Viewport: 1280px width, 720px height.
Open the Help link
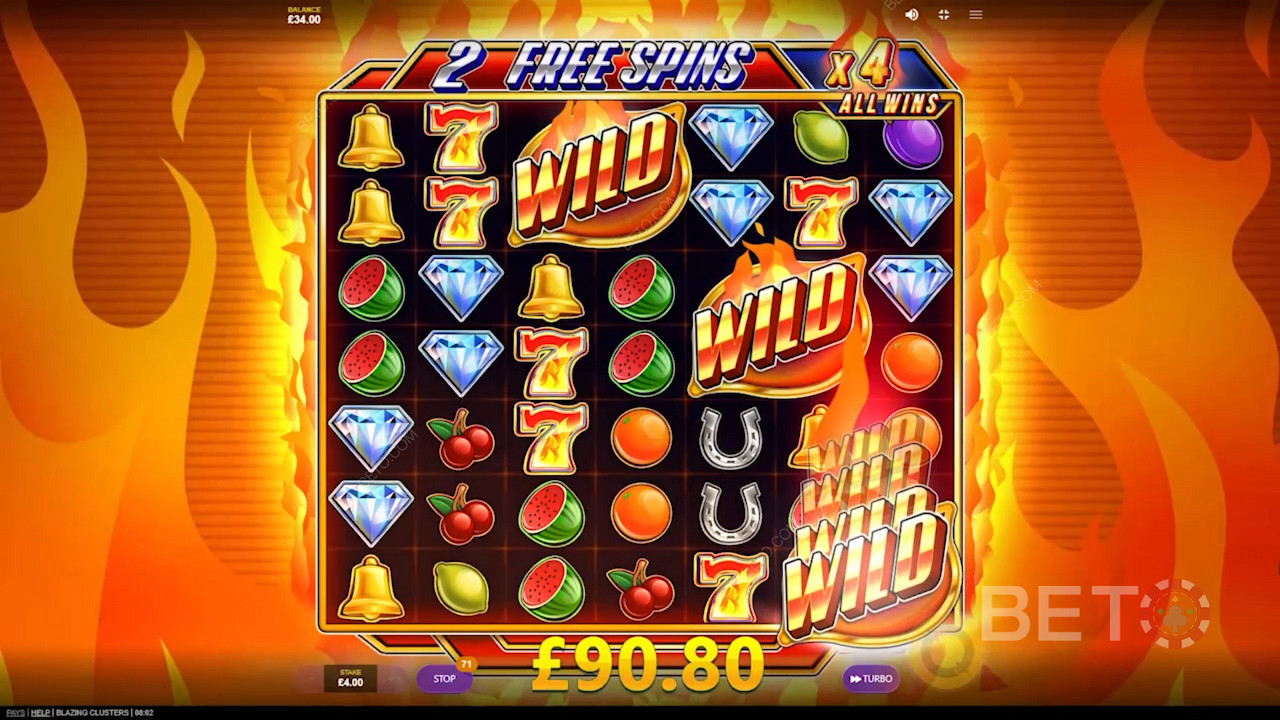click(40, 713)
